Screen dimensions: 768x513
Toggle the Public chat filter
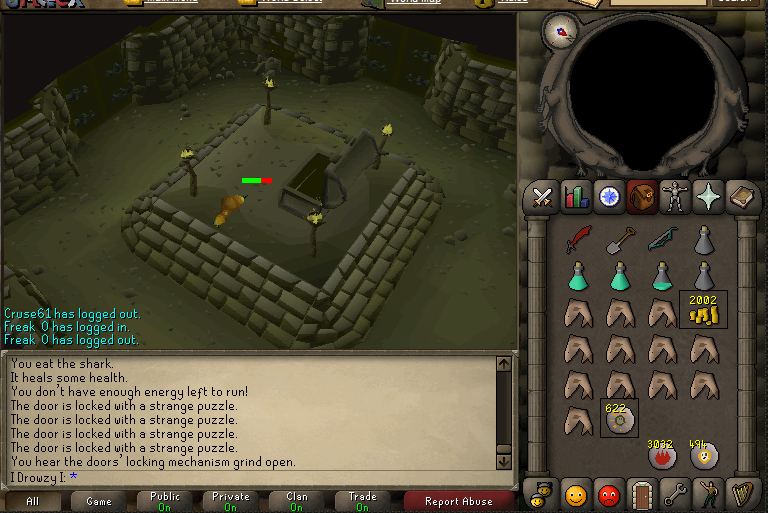(165, 502)
